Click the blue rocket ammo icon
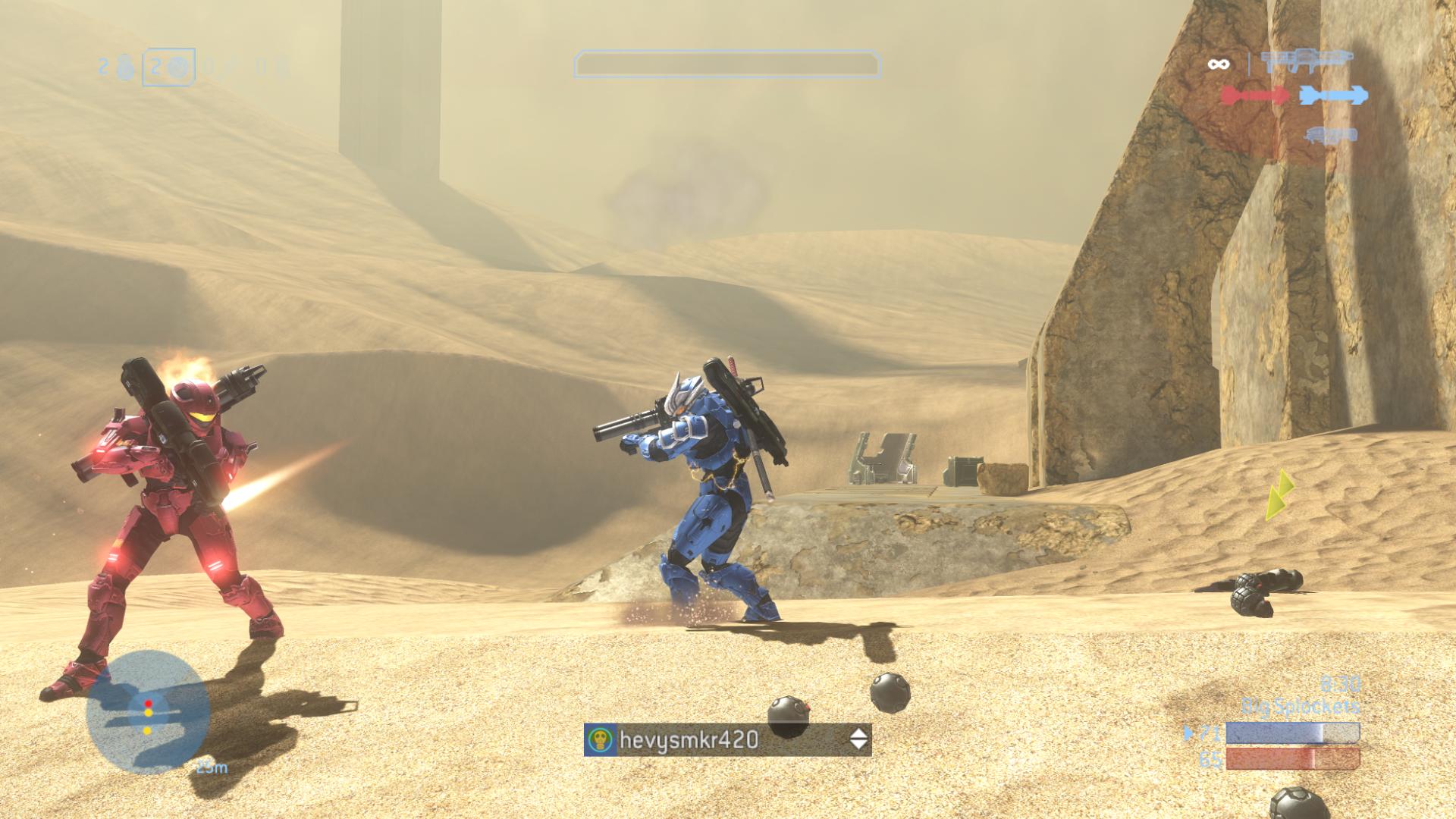1456x819 pixels. point(1334,96)
